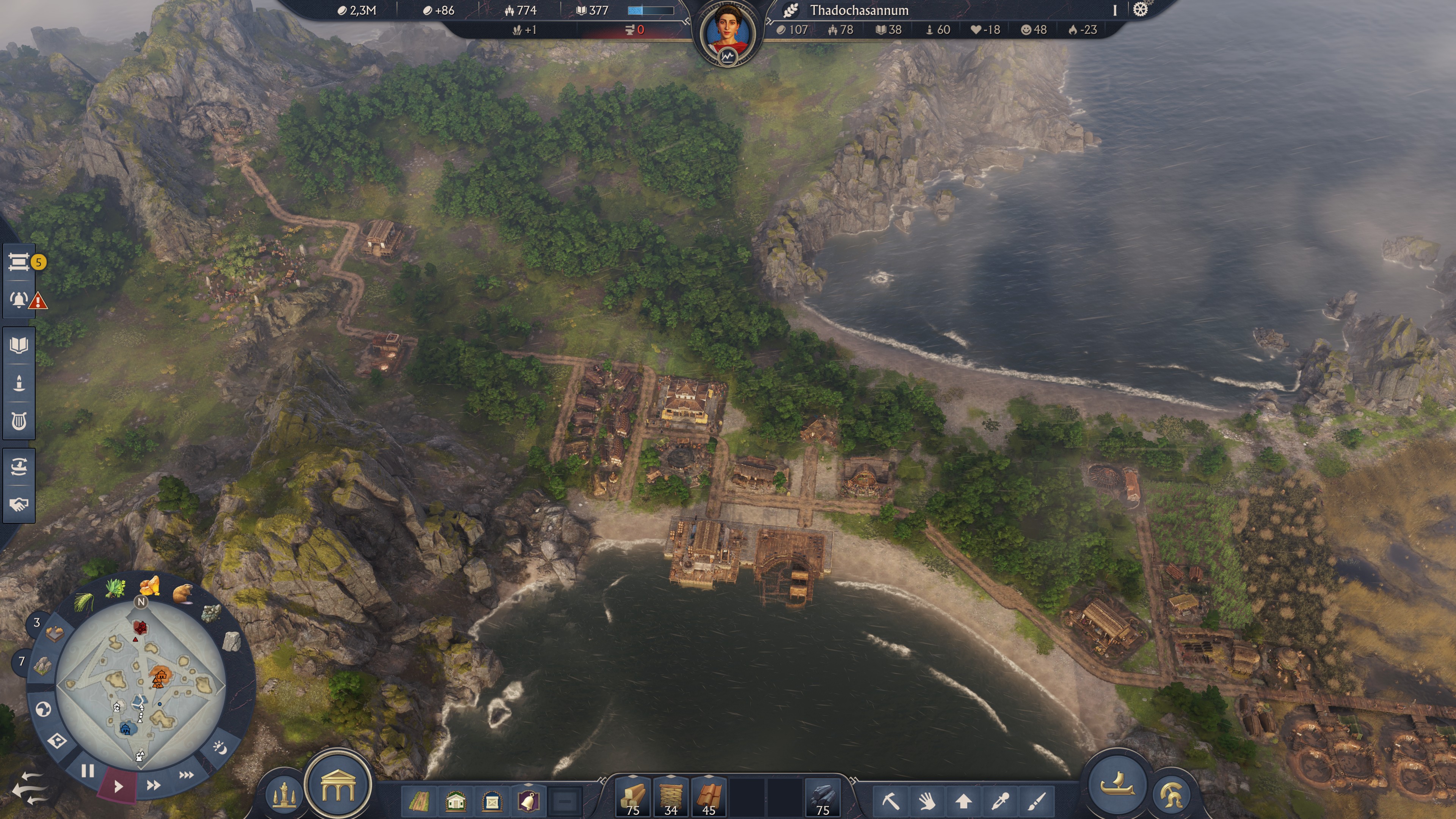Select the copy pipette tool
1456x819 pixels.
click(1001, 803)
